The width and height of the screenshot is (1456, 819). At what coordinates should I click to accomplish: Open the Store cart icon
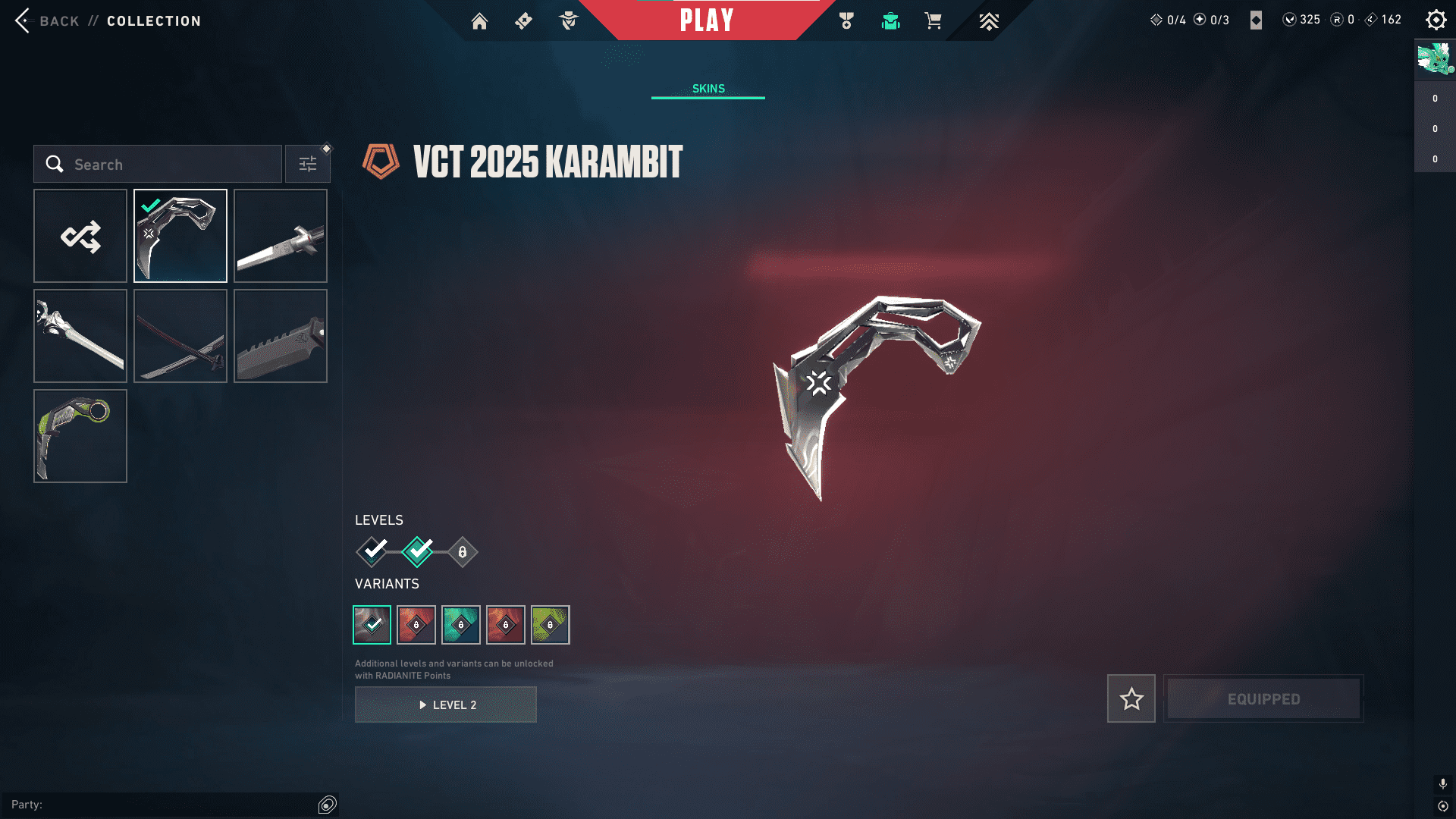click(x=934, y=21)
